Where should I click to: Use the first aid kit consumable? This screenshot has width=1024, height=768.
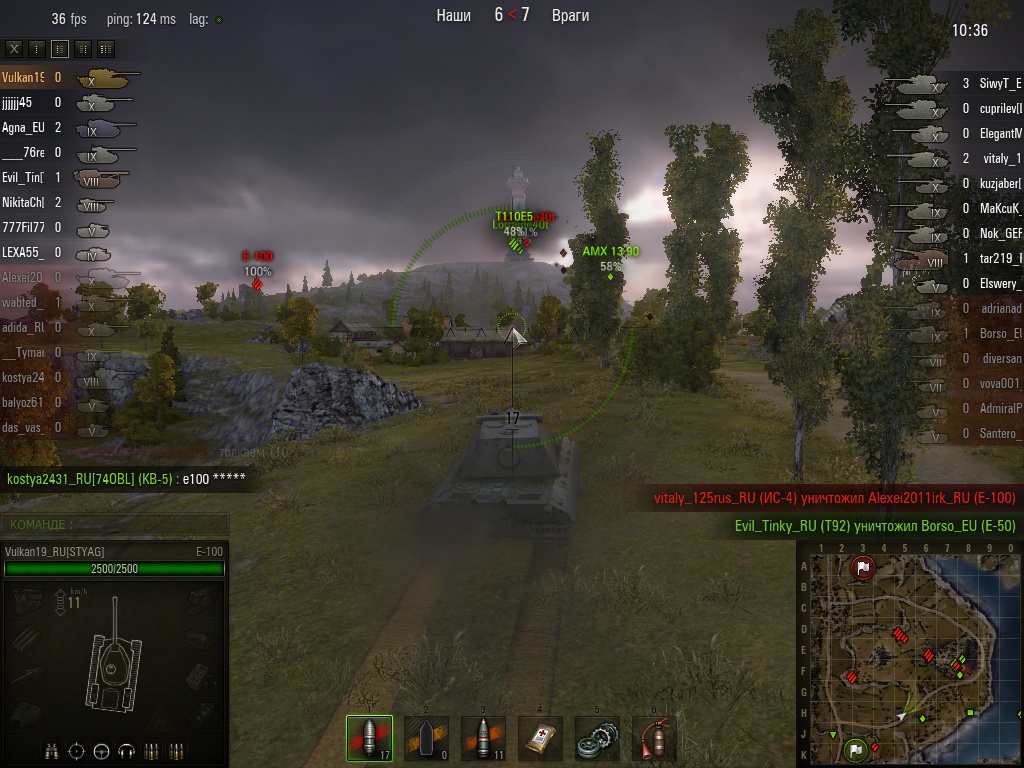coord(540,739)
